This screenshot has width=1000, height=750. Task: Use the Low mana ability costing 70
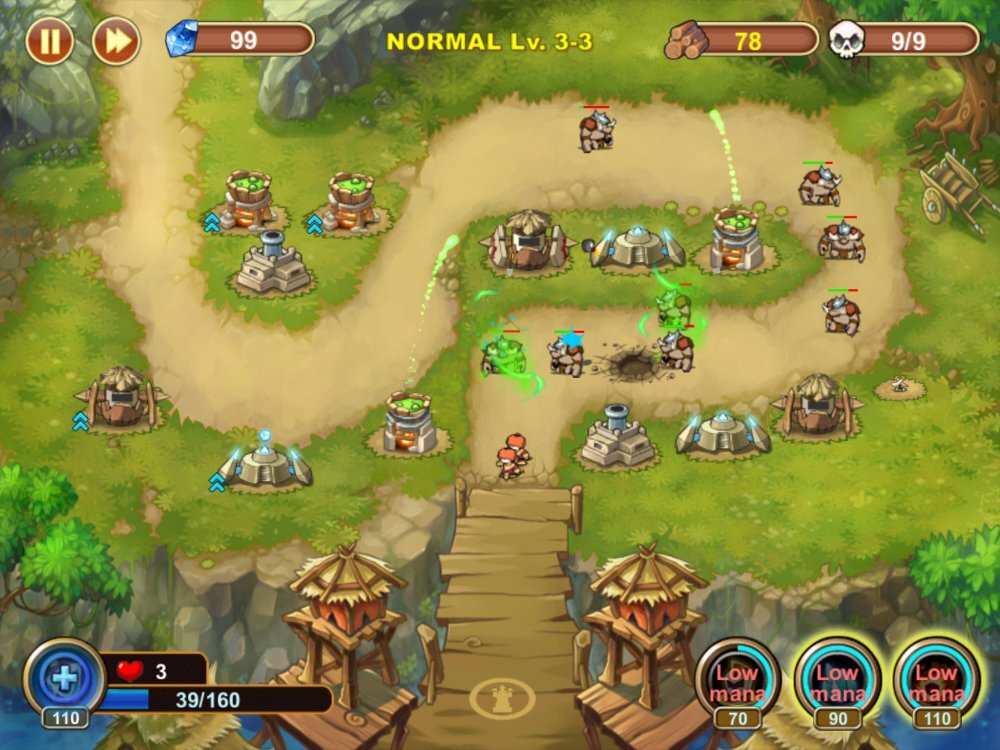(738, 680)
